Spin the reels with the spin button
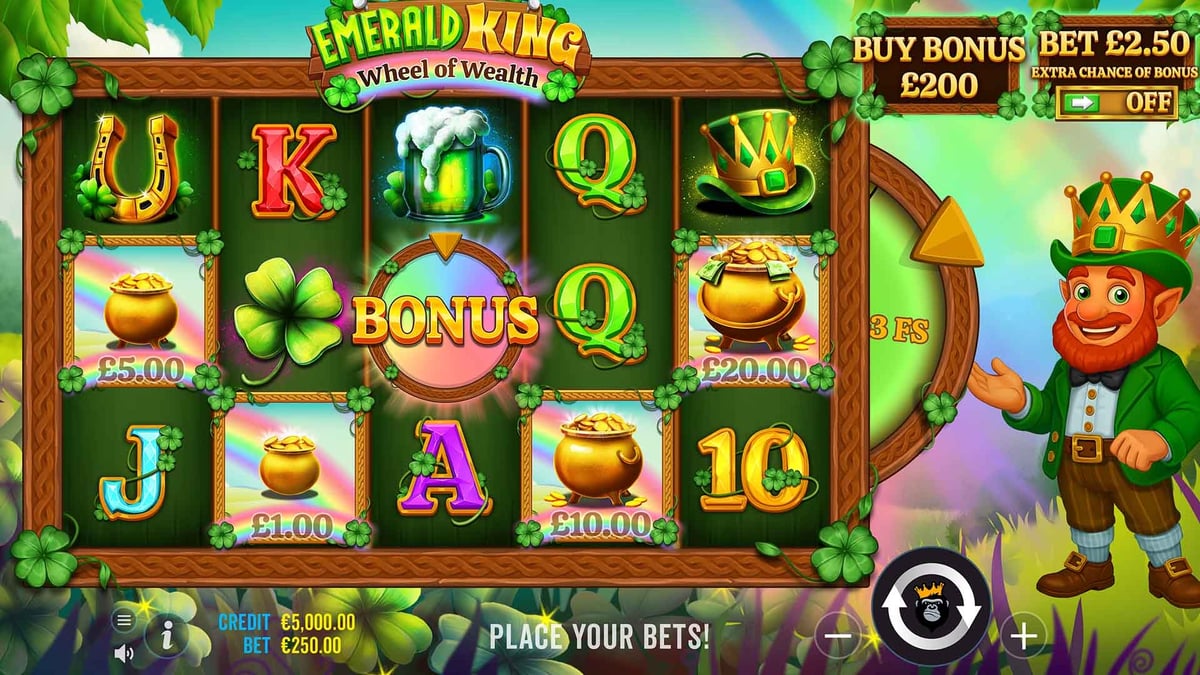Viewport: 1200px width, 675px height. (x=931, y=607)
